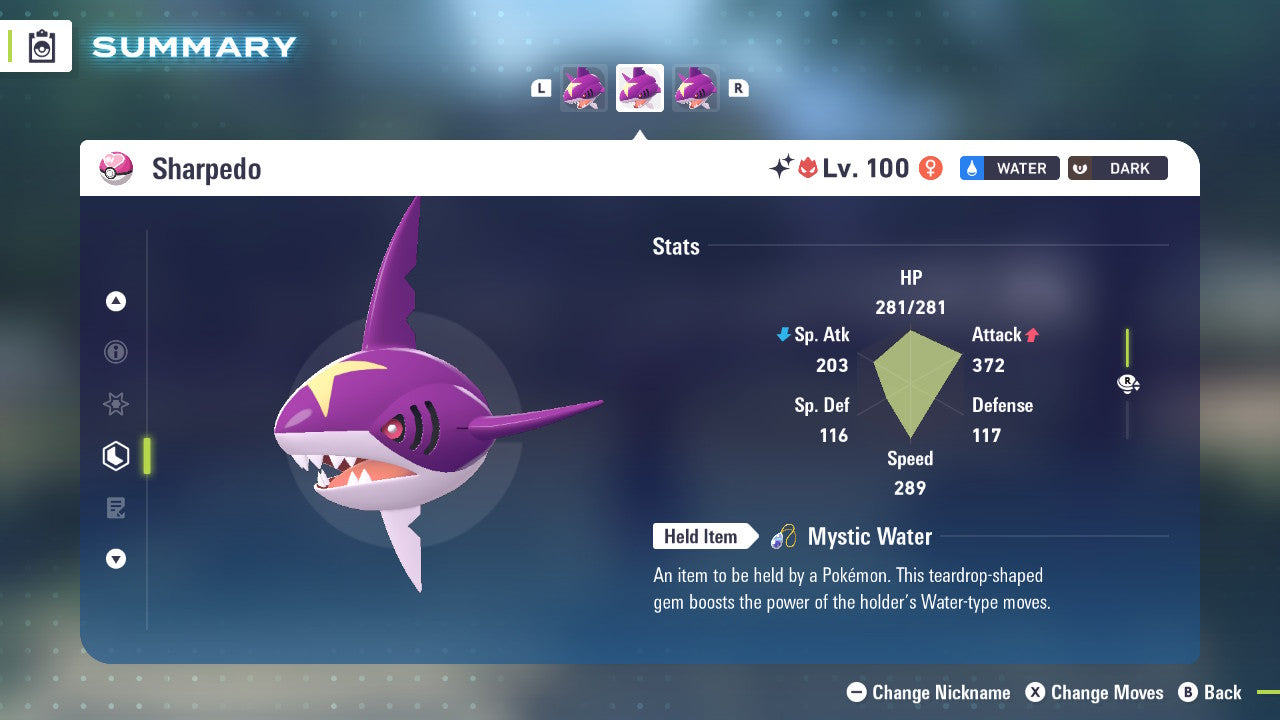Select the leftmost Sharpedo carousel thumbnail
1280x720 pixels.
click(x=585, y=88)
